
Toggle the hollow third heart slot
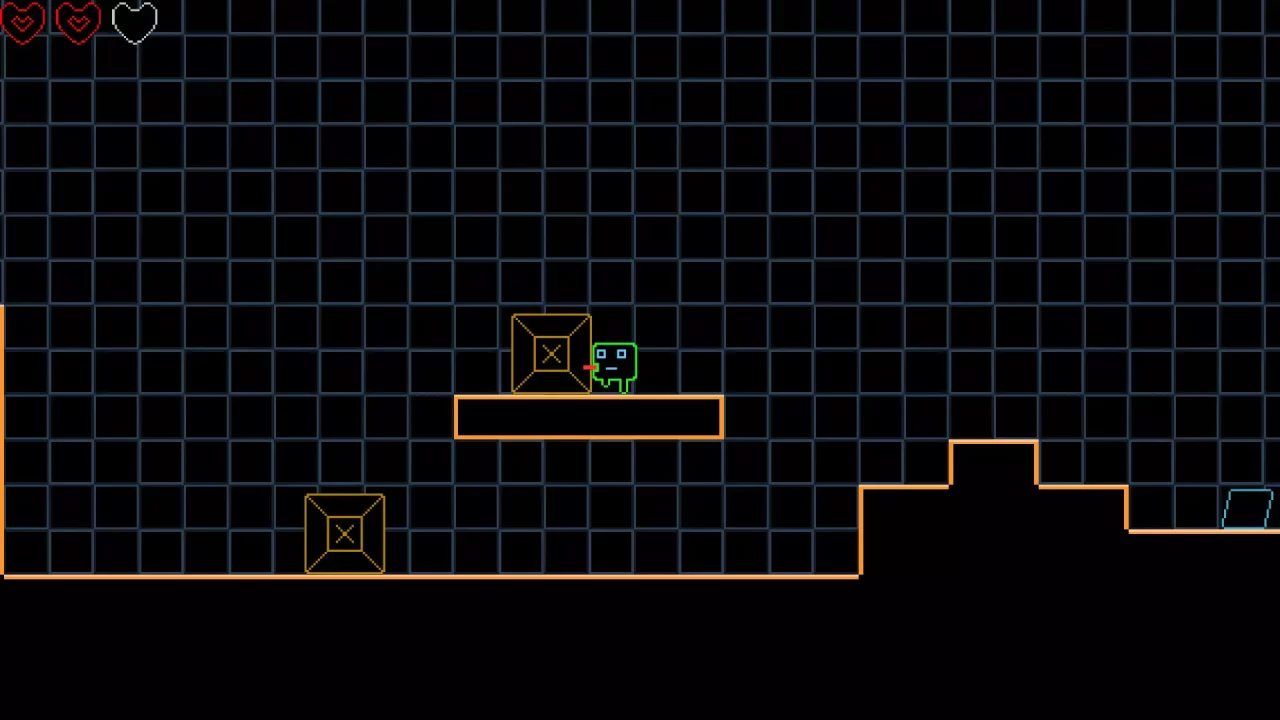pos(135,22)
